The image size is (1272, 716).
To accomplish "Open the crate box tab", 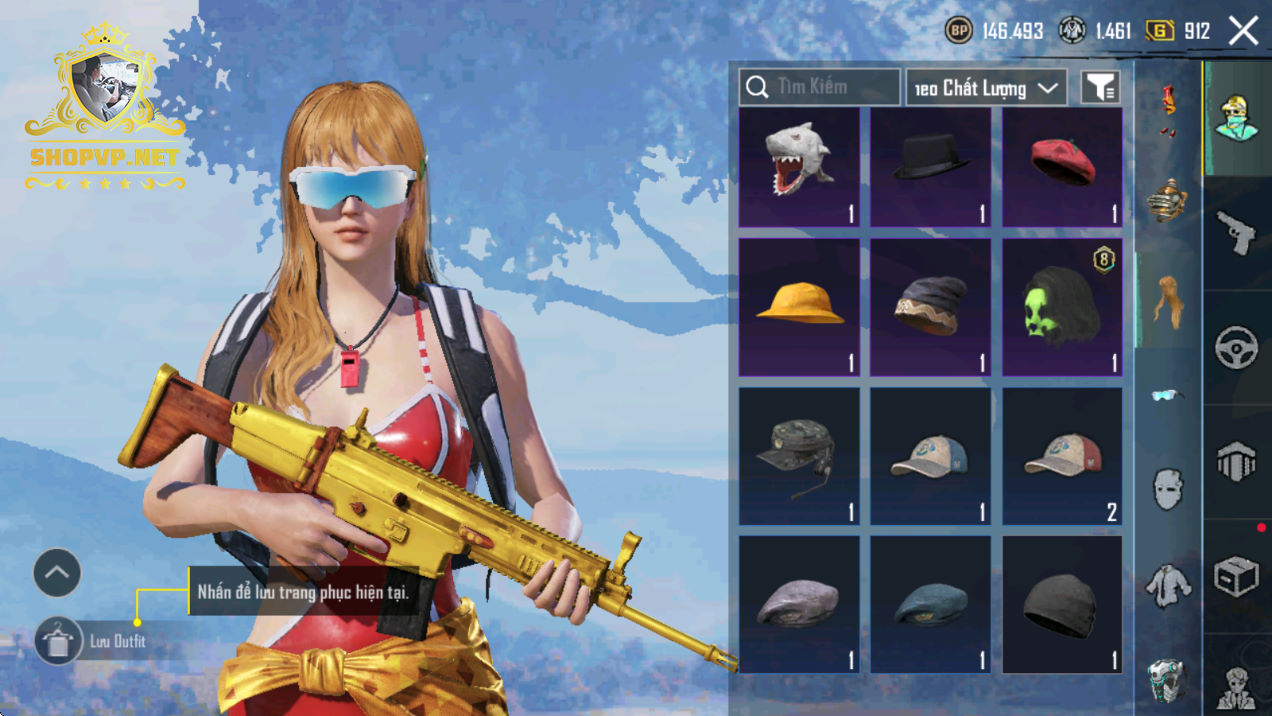I will click(1237, 576).
